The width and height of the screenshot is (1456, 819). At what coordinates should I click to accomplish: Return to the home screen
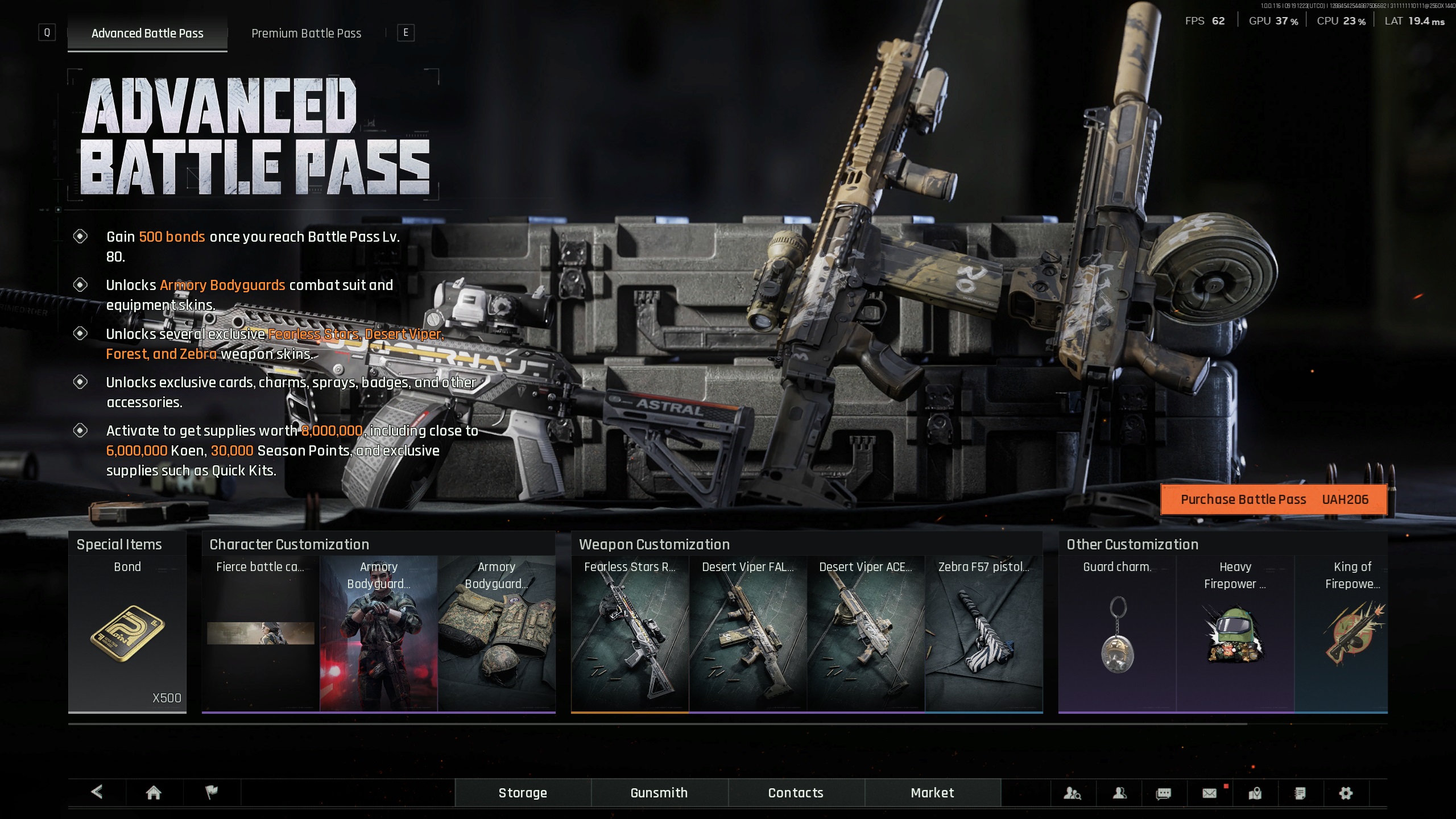tap(154, 792)
